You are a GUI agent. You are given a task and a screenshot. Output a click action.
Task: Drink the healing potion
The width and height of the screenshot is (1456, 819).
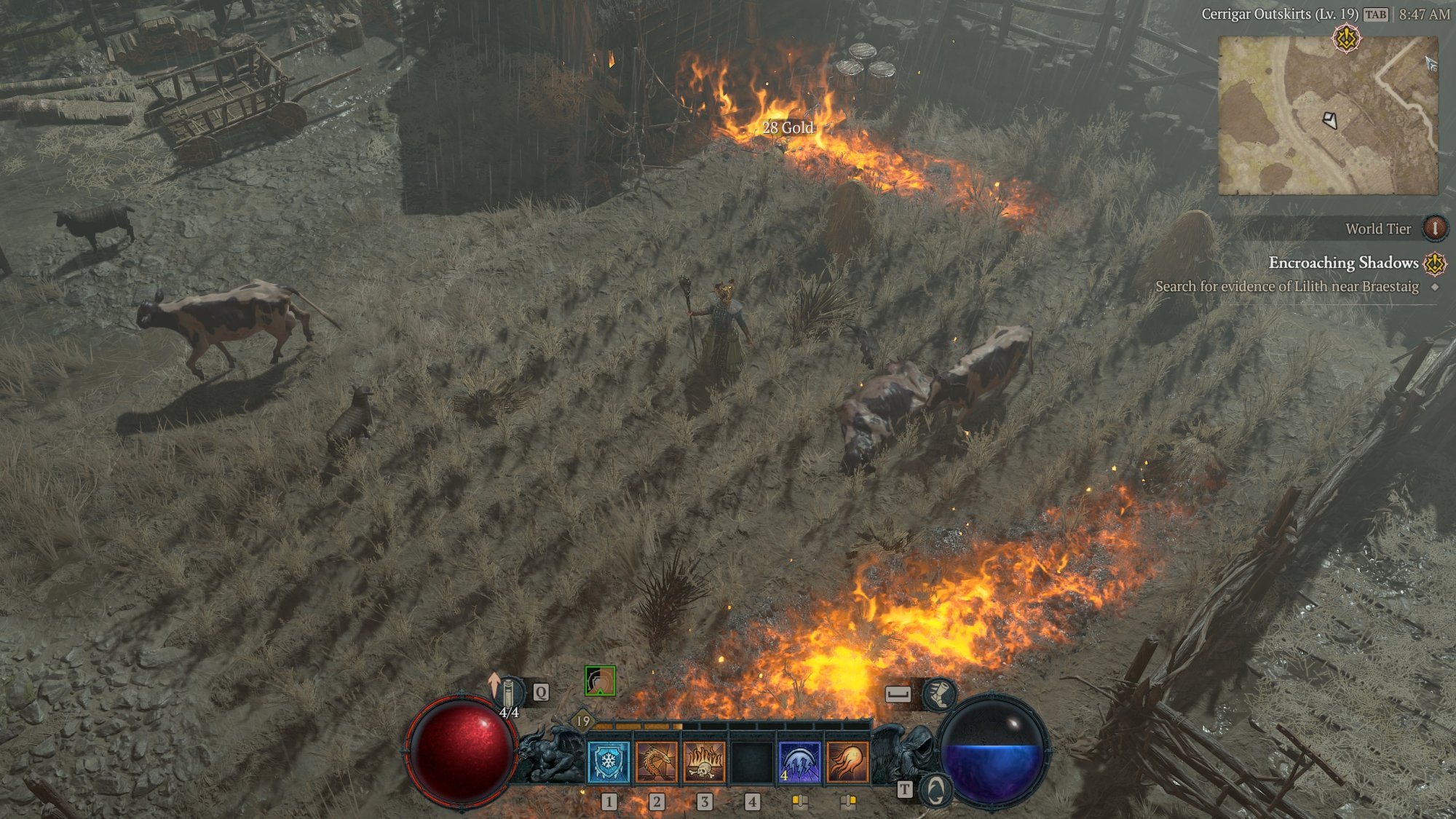click(x=508, y=692)
